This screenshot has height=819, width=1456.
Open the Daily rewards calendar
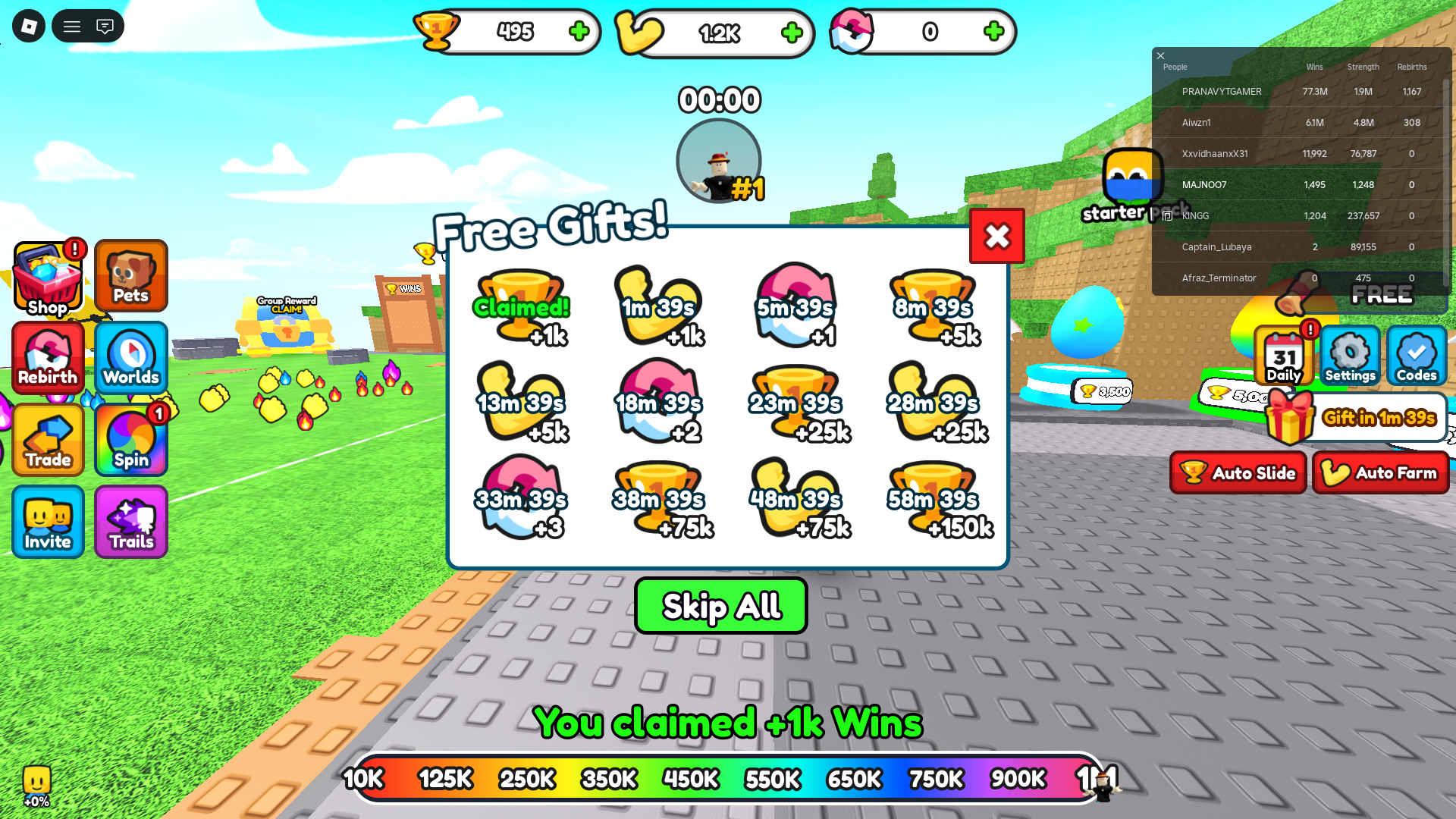[x=1285, y=356]
